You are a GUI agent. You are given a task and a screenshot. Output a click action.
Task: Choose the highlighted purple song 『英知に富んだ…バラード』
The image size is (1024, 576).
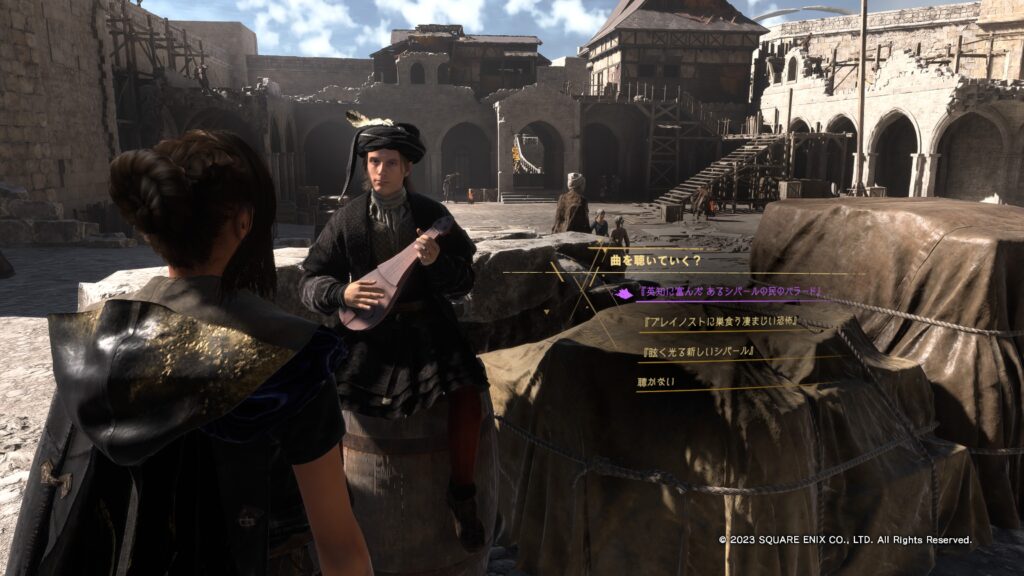click(x=719, y=293)
